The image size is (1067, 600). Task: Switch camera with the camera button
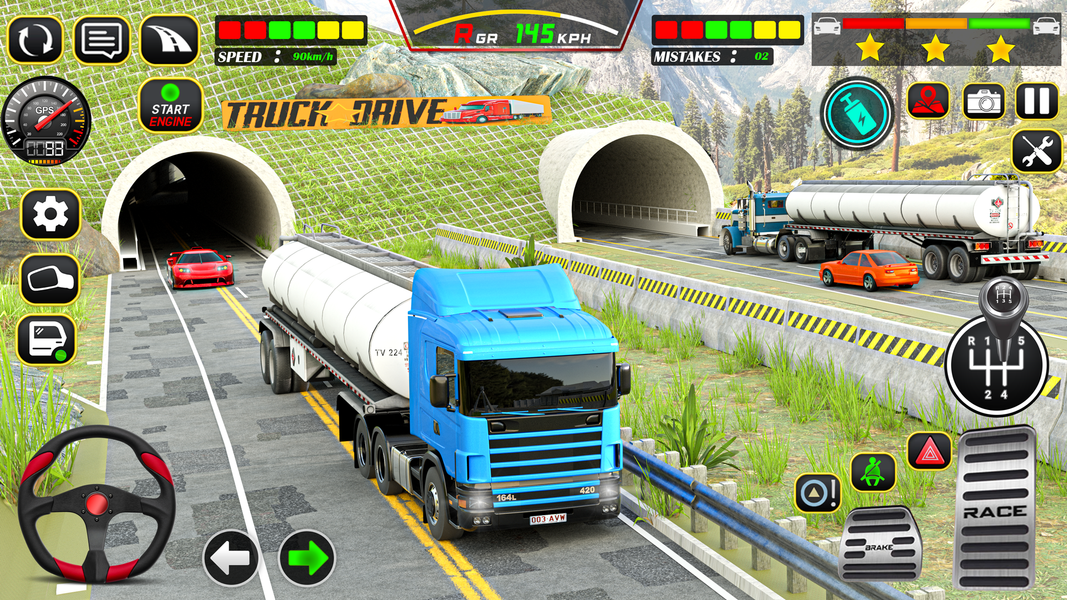tap(984, 101)
